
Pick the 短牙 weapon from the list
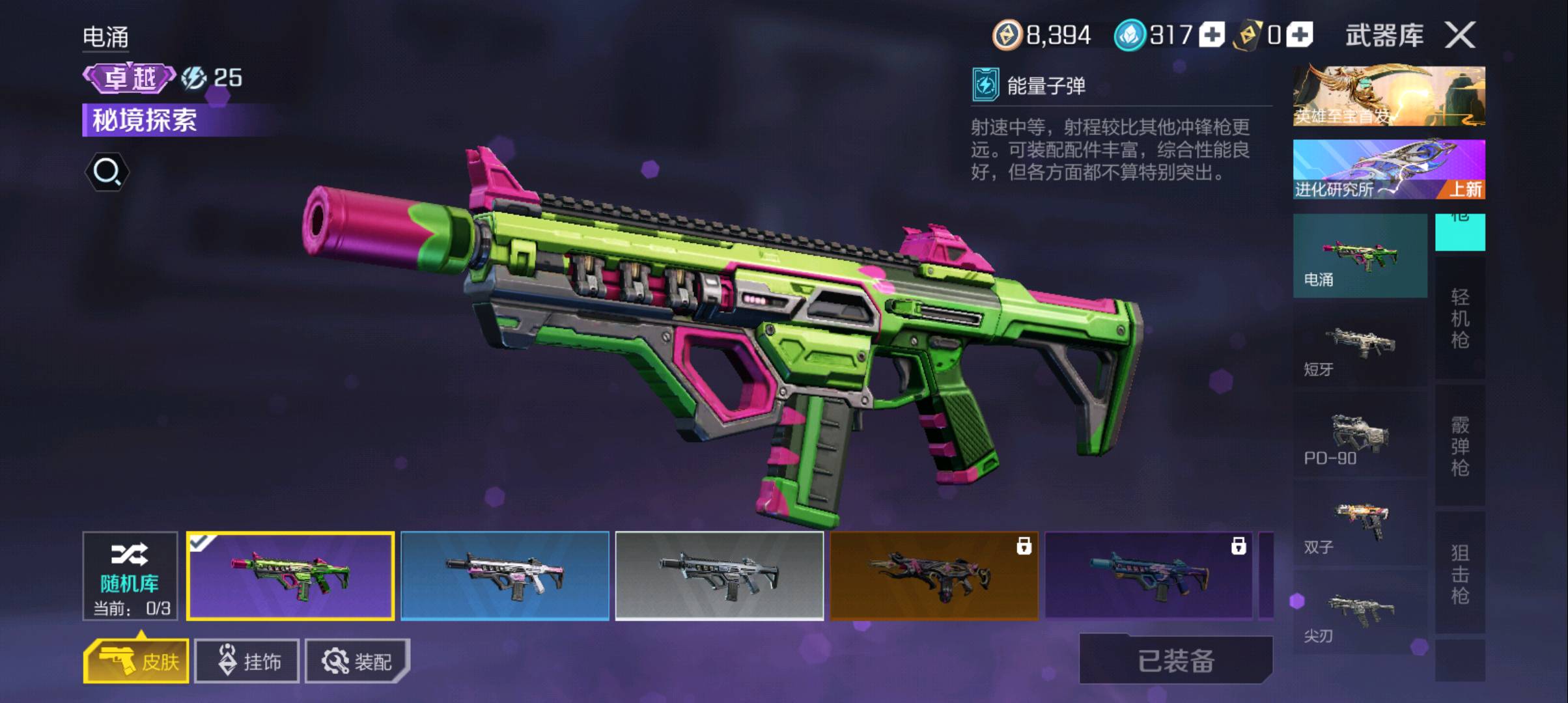(1360, 348)
